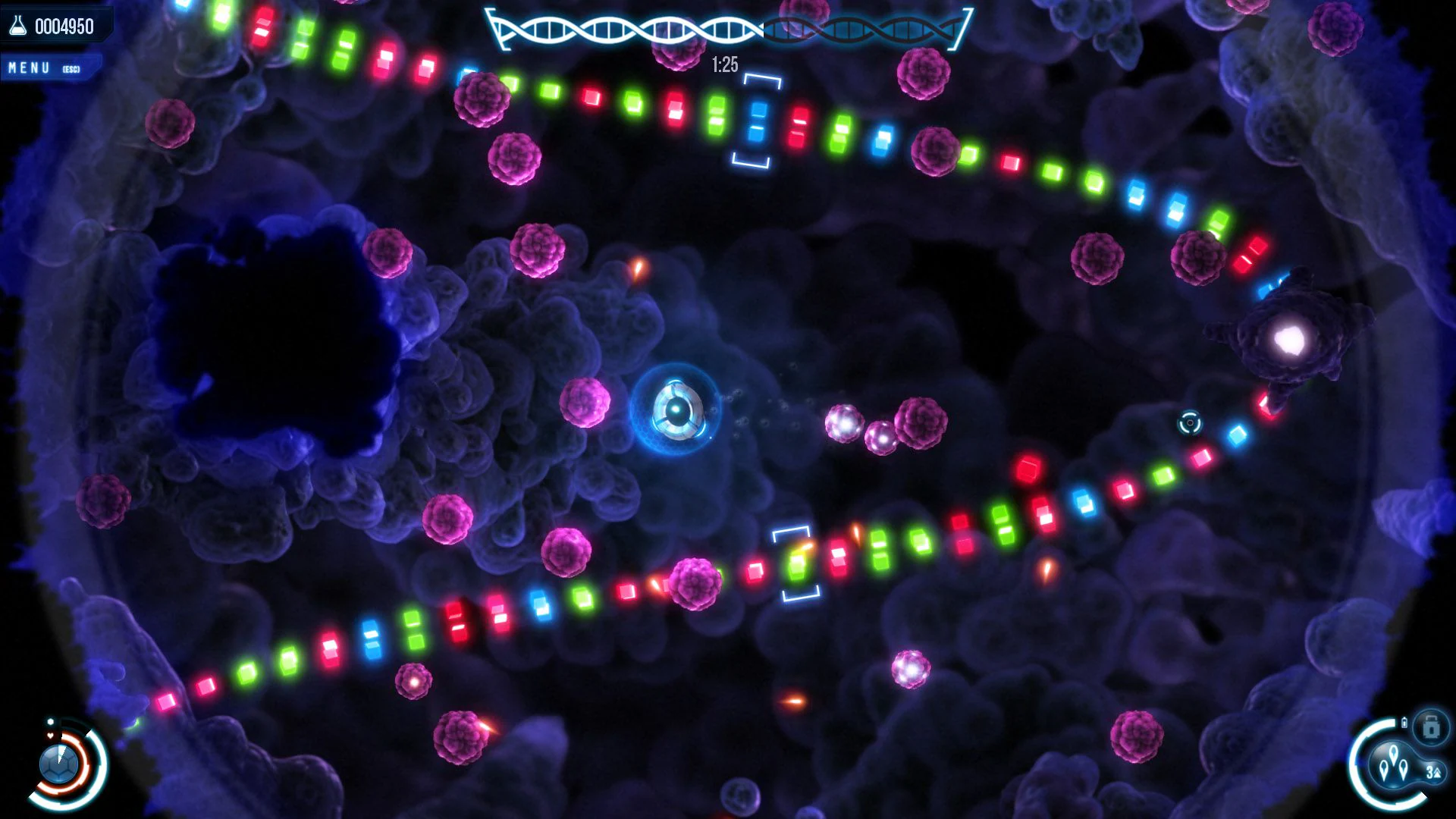This screenshot has width=1456, height=819.
Task: Click the 3▲ weapon upgrade counter
Action: 1436,772
